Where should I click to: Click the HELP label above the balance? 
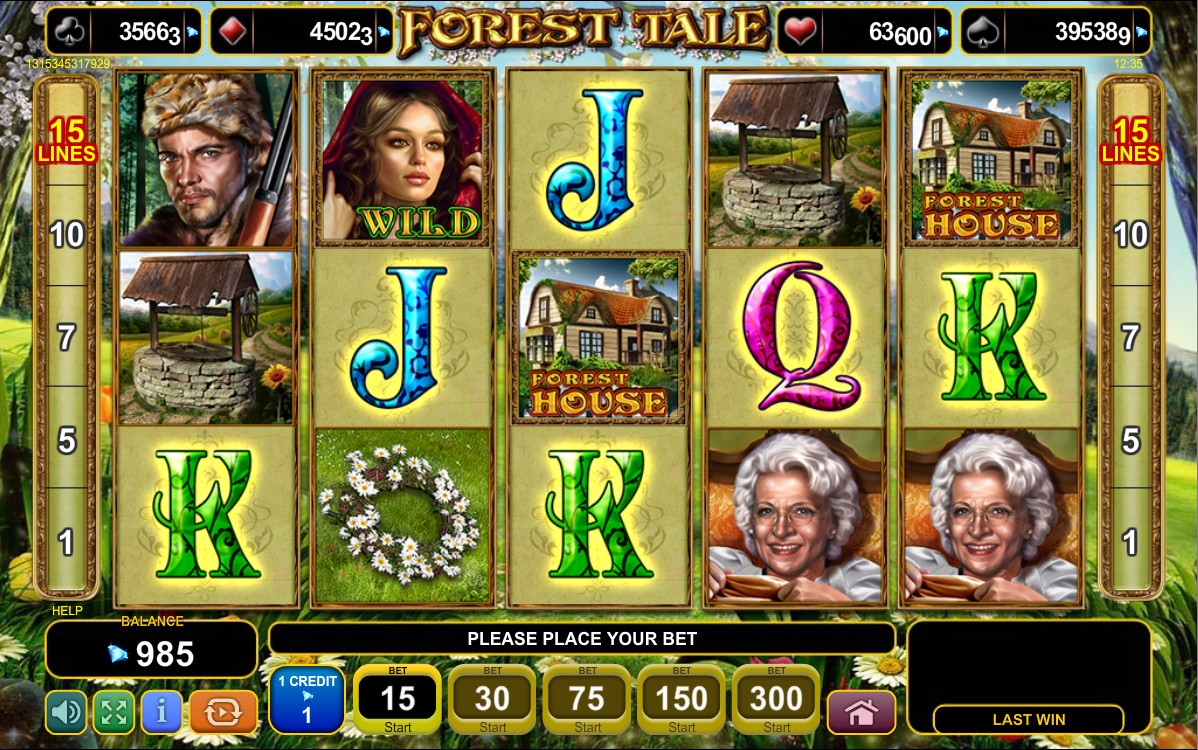pyautogui.click(x=67, y=610)
